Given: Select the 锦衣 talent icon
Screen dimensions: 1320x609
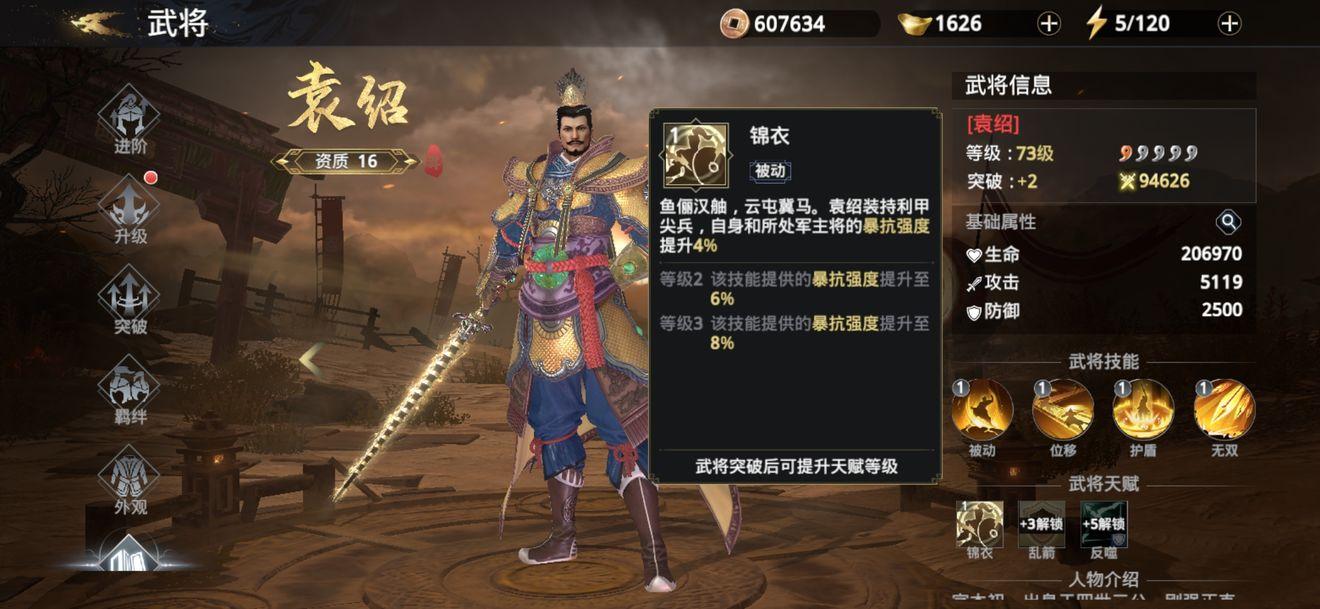Looking at the screenshot, I should 980,524.
